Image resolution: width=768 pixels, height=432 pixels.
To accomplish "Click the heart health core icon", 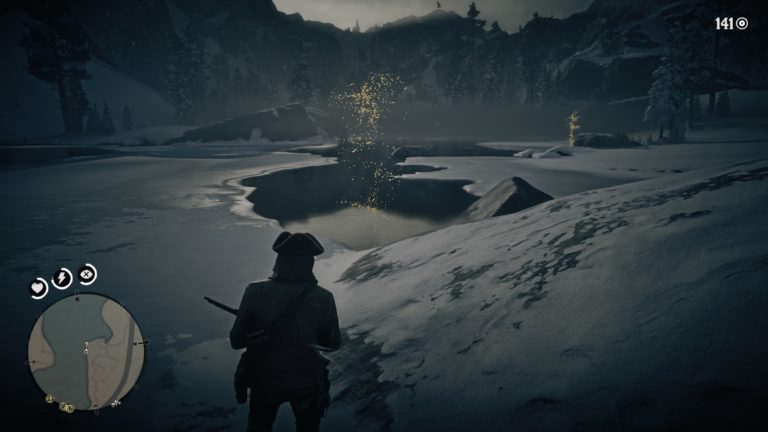I will tap(39, 288).
